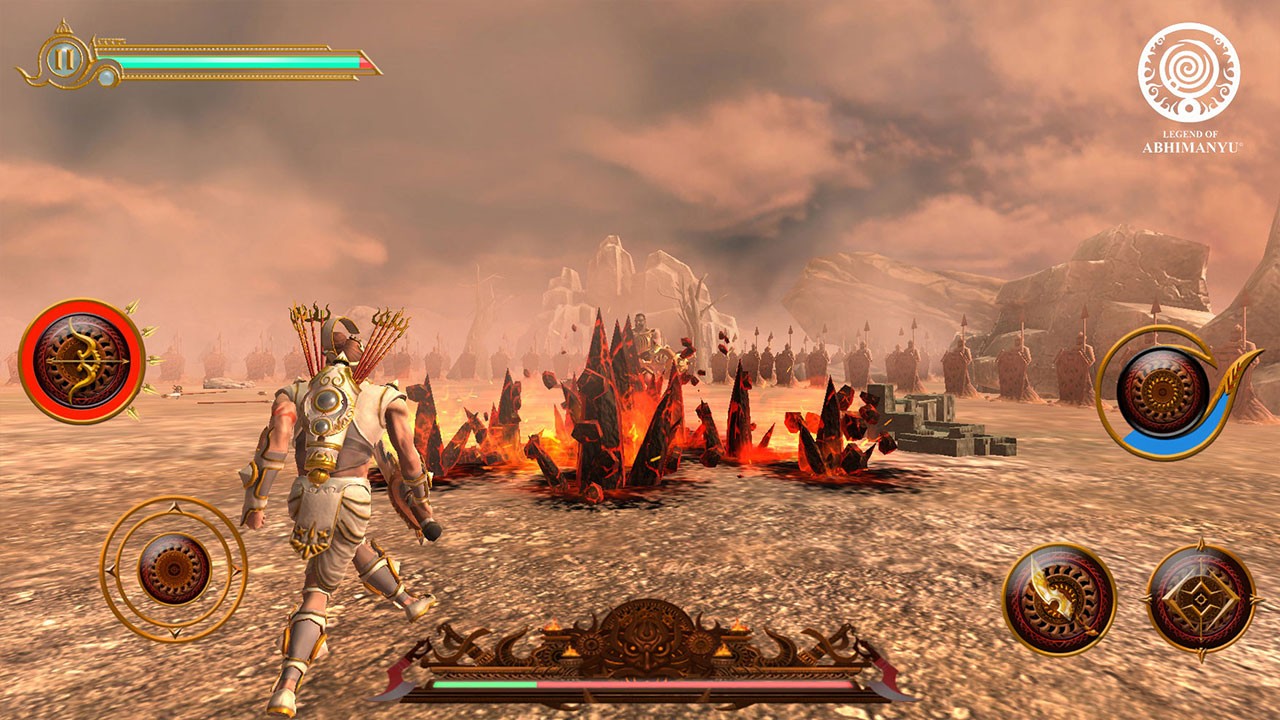Trigger the flaming slash attack button

pos(1059,598)
